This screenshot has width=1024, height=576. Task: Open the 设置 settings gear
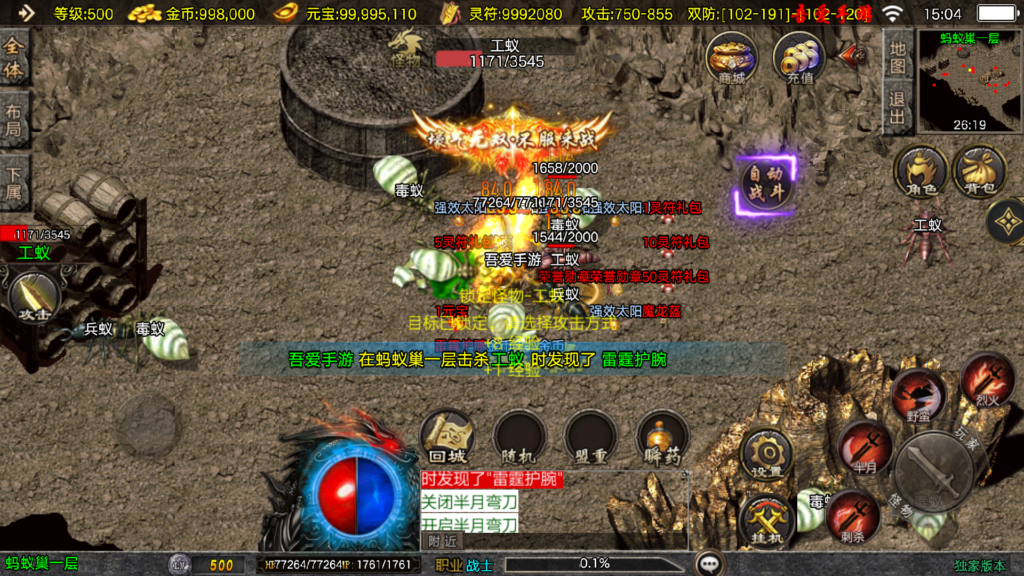[x=767, y=455]
